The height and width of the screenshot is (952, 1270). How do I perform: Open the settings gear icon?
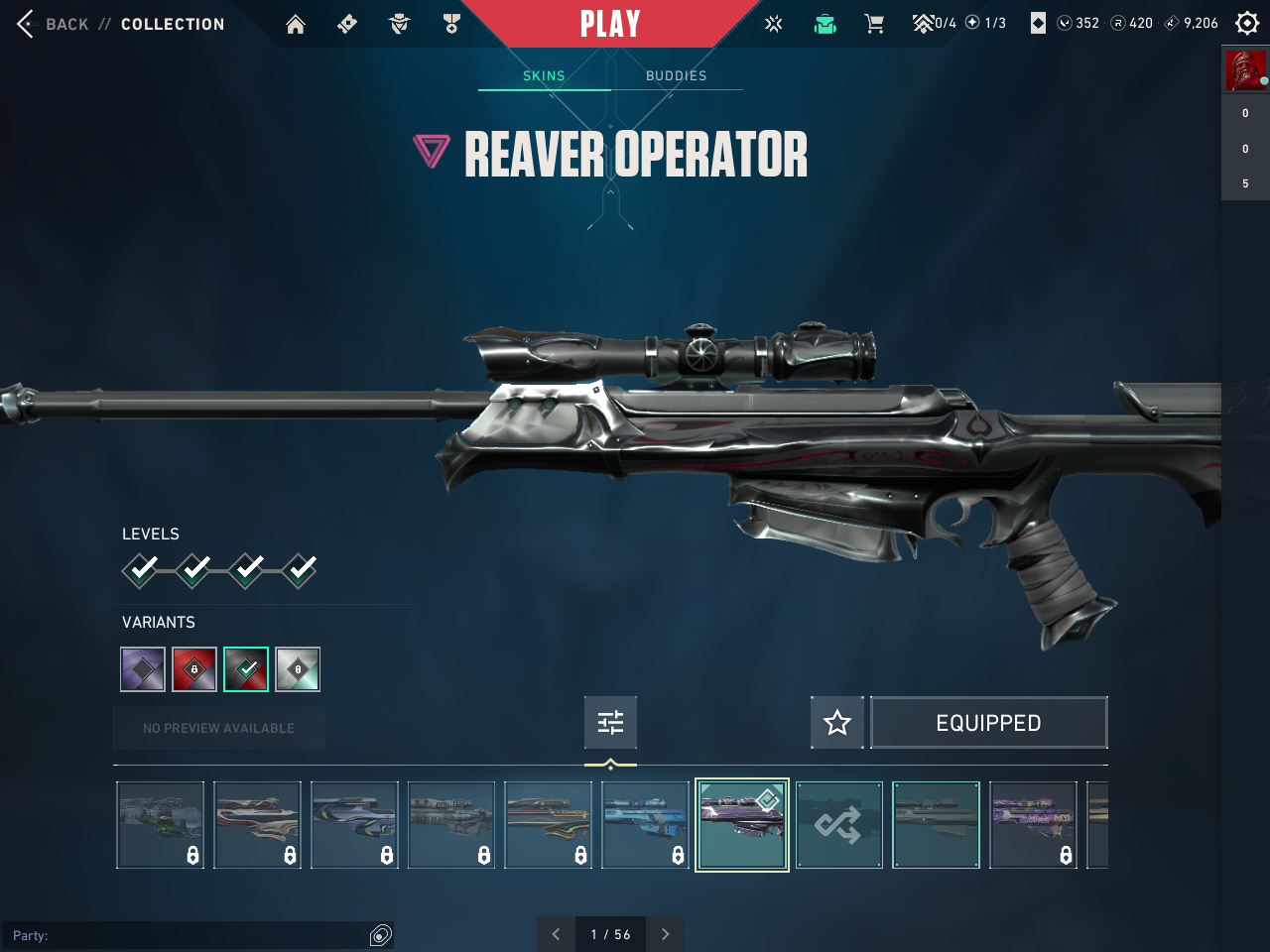[x=1247, y=23]
